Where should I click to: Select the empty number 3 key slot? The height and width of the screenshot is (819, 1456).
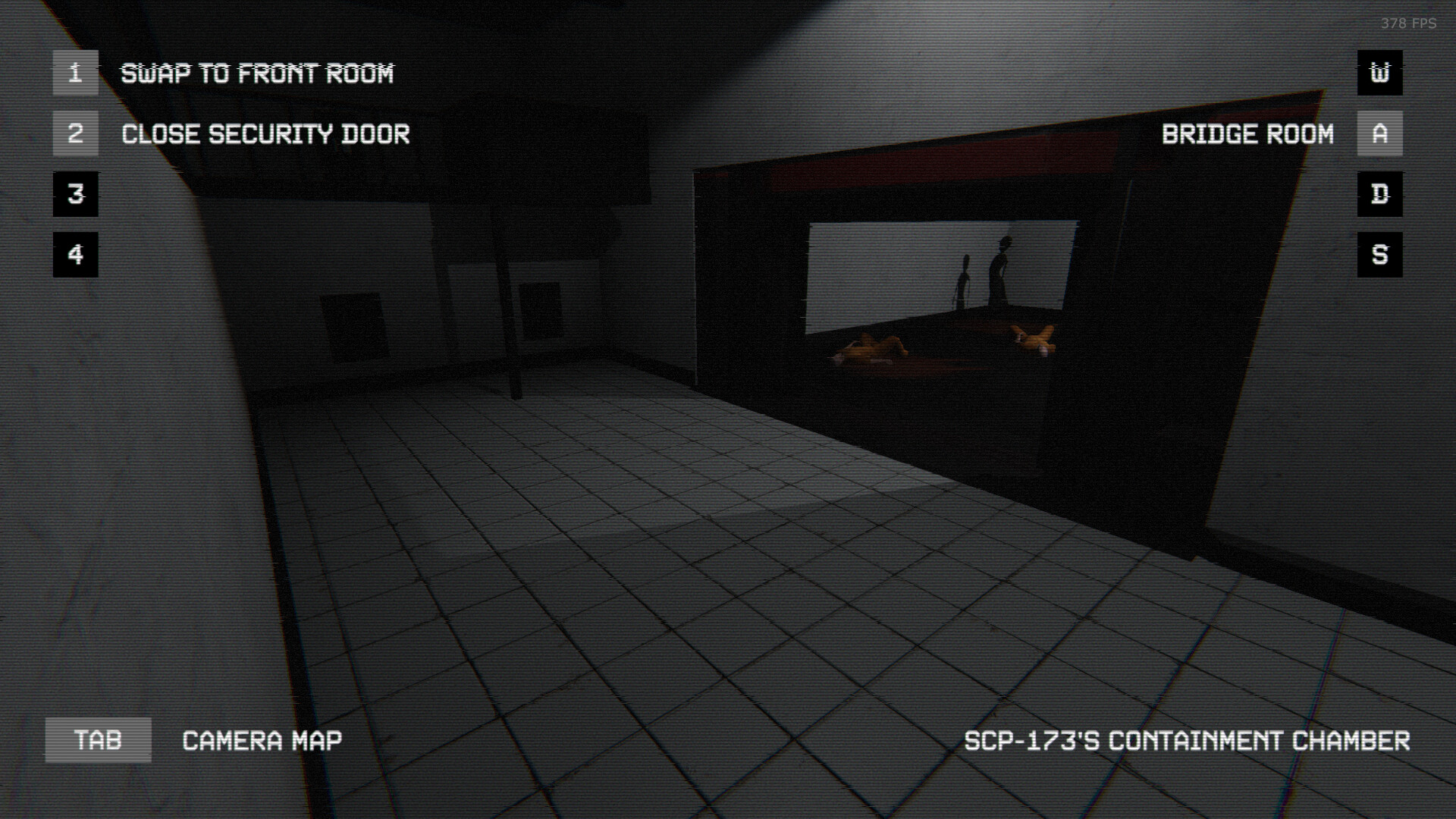click(74, 194)
